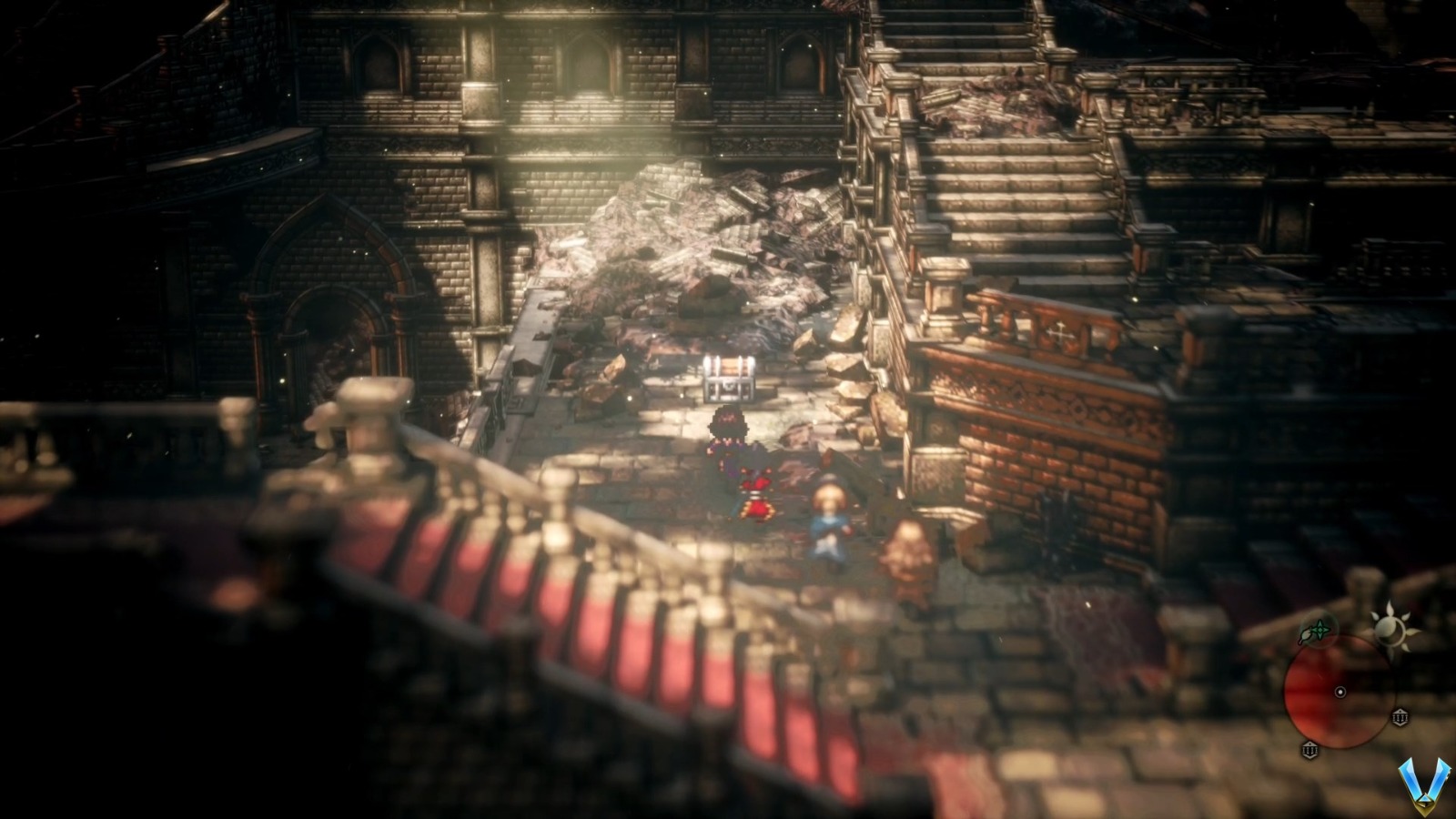This screenshot has width=1456, height=819.
Task: Click the upper temple landmark icon on the minimap
Action: pyautogui.click(x=1401, y=717)
